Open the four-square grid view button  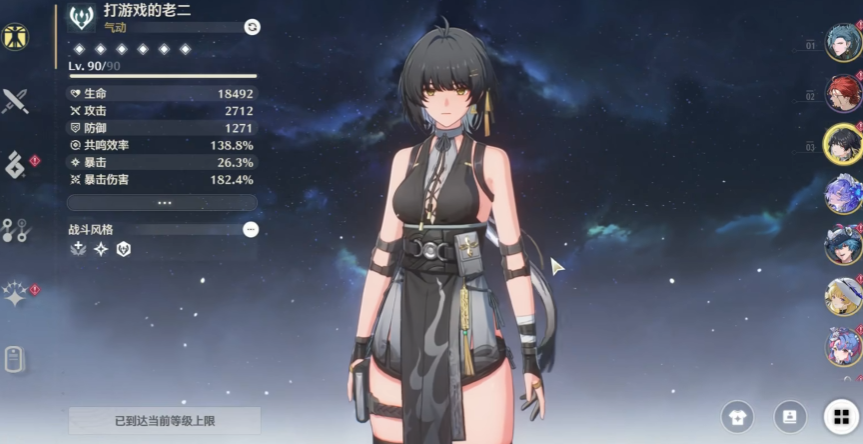click(838, 417)
